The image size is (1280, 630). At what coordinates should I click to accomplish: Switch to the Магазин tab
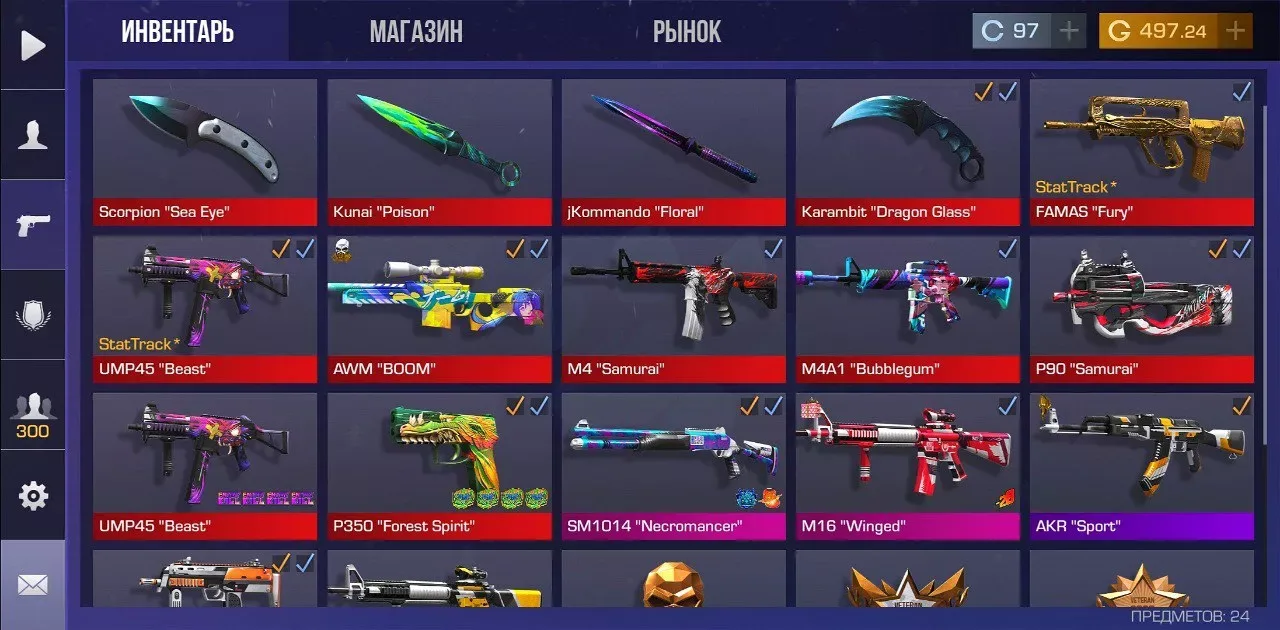[416, 32]
